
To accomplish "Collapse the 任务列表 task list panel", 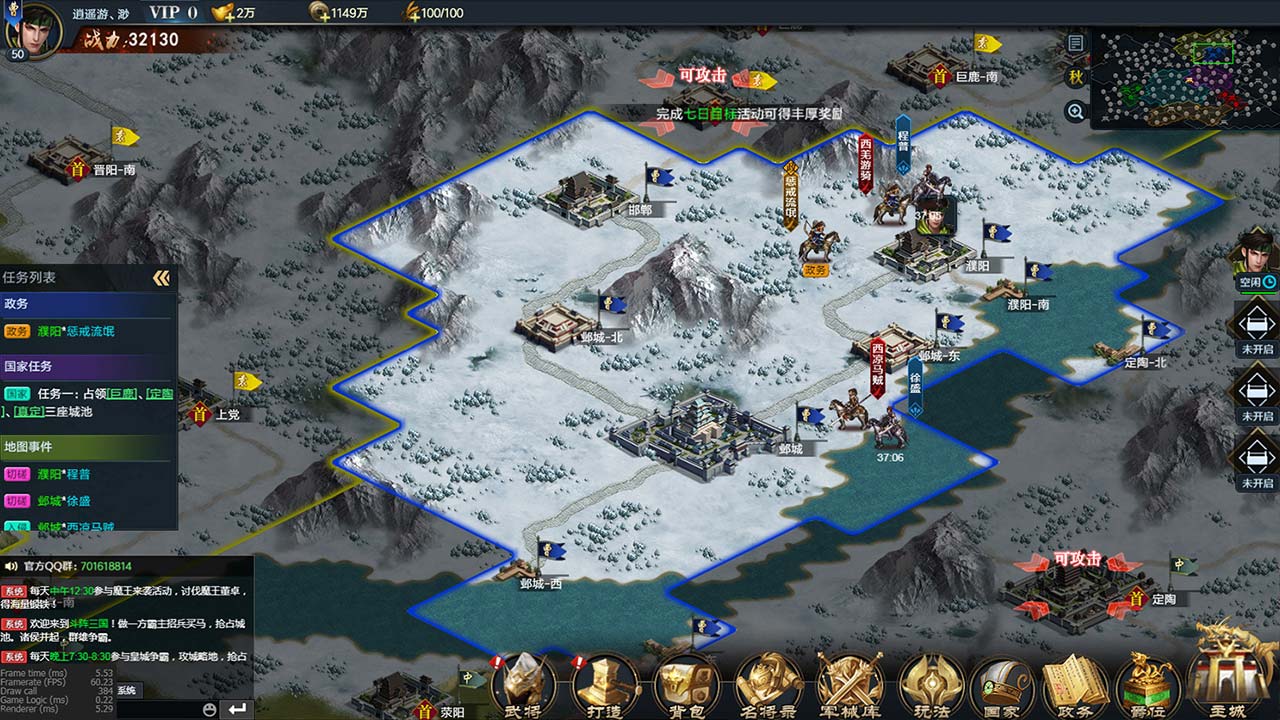I will pos(161,278).
